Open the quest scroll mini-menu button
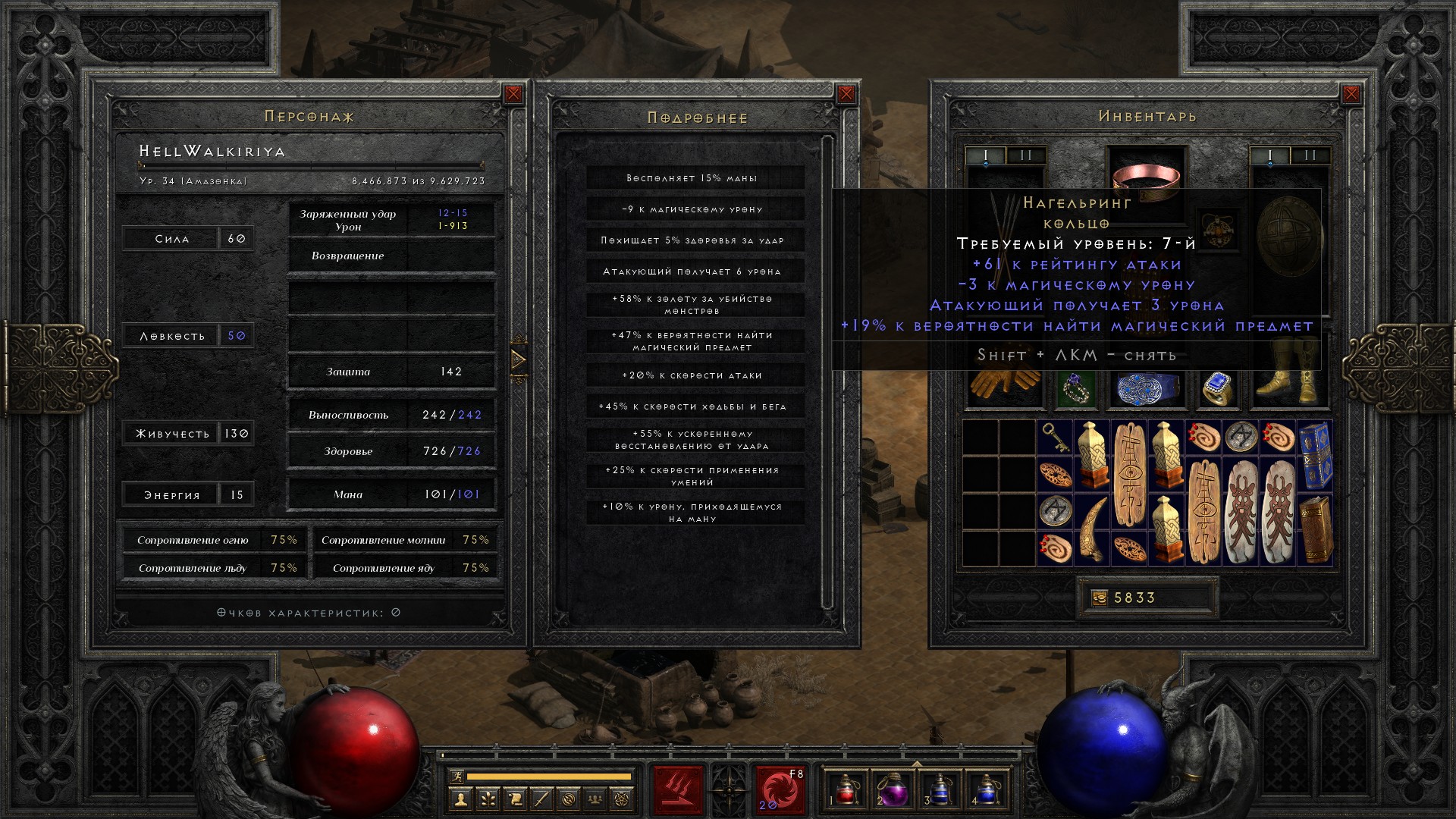 (x=514, y=799)
